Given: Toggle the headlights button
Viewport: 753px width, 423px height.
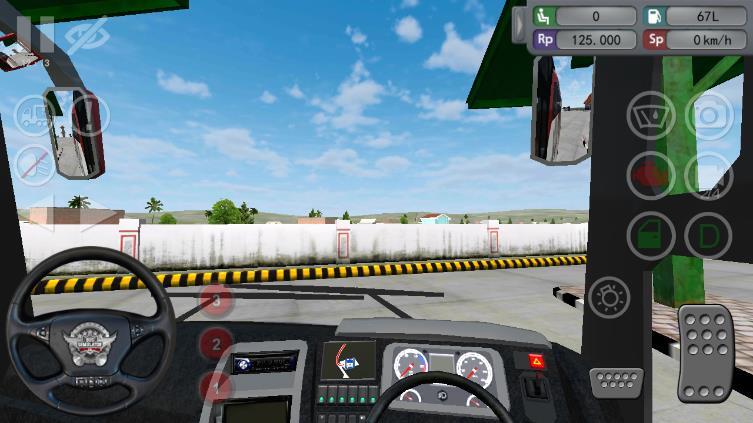Looking at the screenshot, I should [x=609, y=297].
